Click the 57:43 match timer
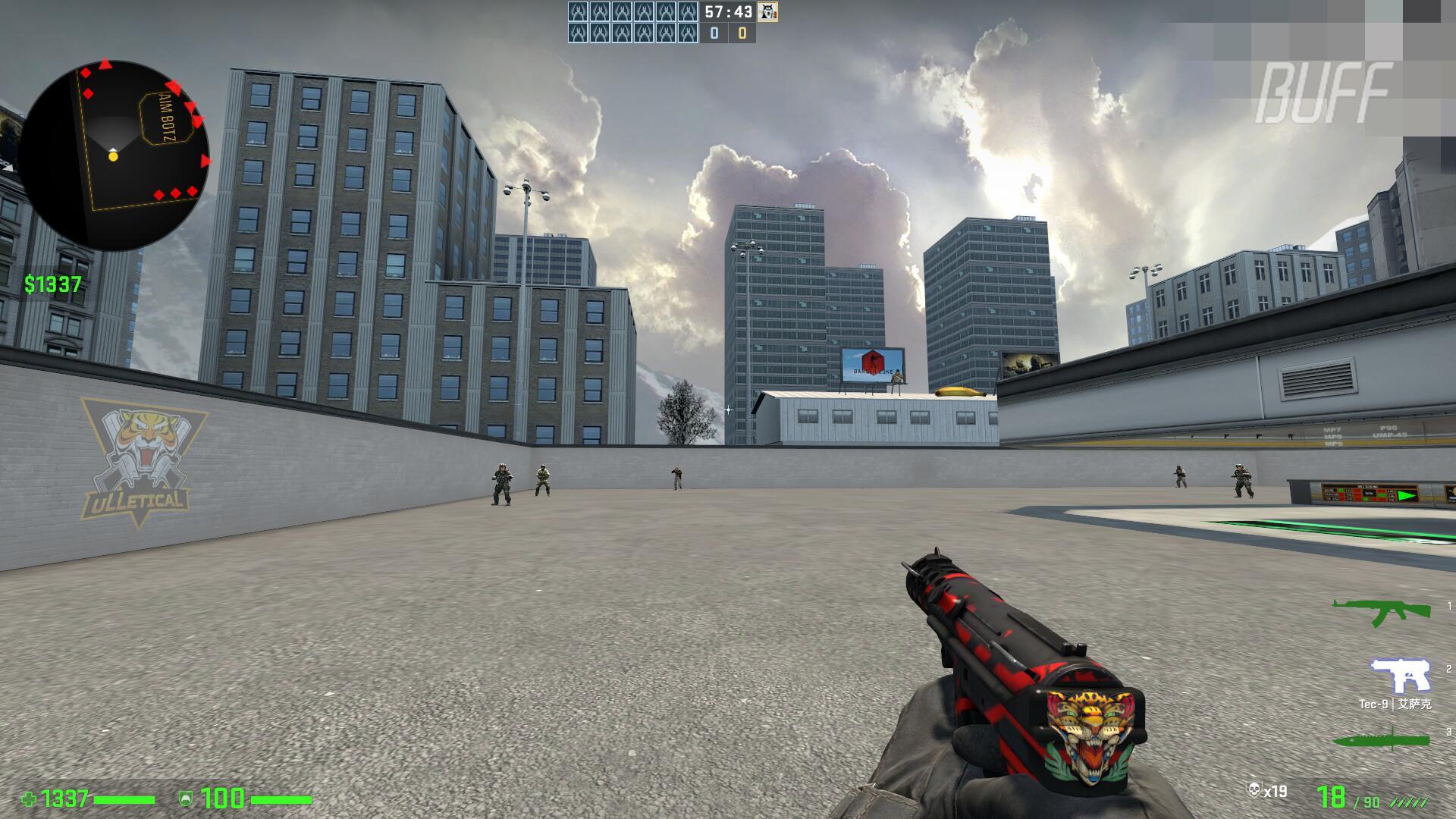 726,12
